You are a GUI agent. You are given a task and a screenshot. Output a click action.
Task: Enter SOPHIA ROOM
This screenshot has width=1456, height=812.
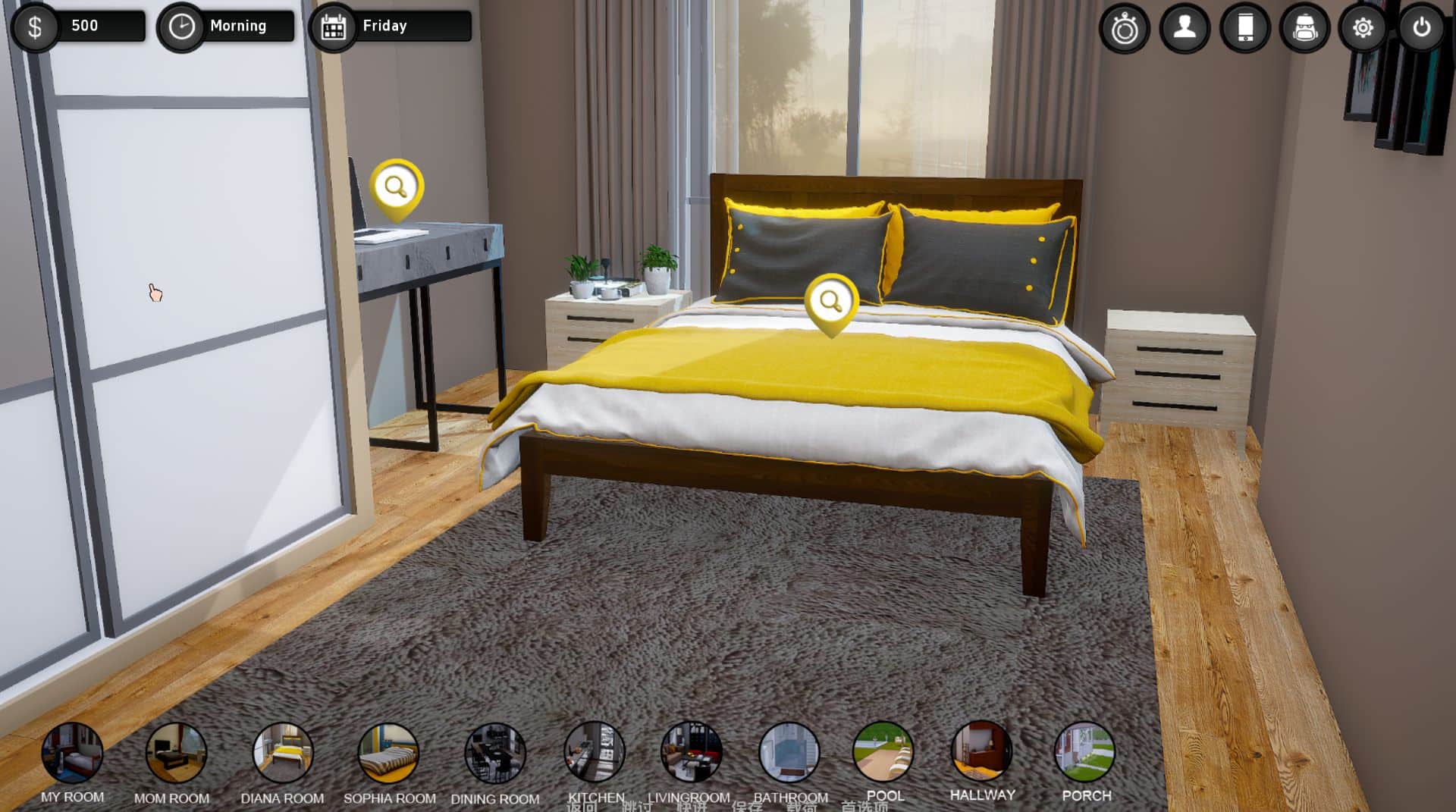coord(388,752)
